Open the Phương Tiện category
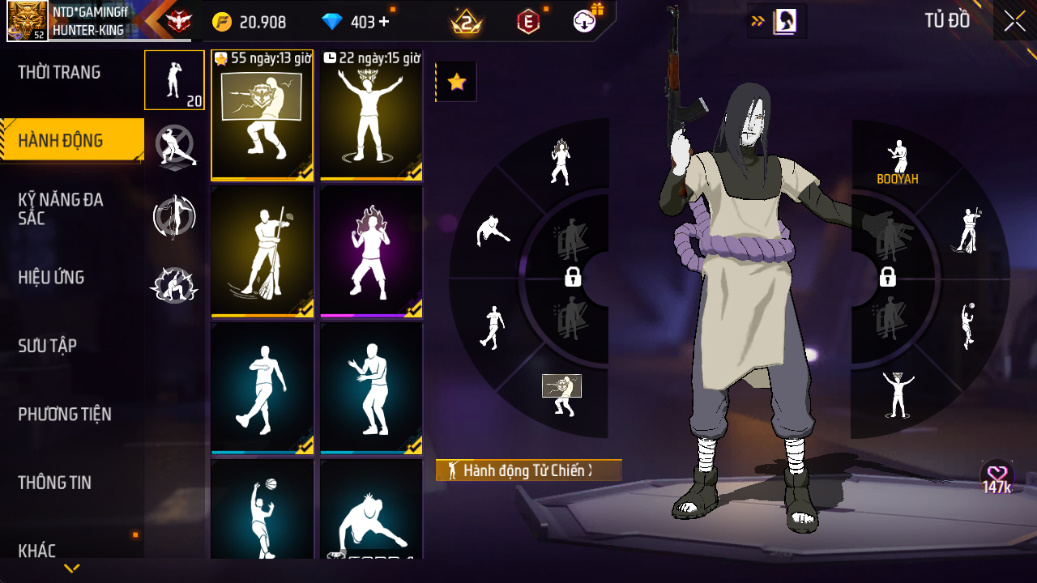This screenshot has height=583, width=1037. point(65,414)
